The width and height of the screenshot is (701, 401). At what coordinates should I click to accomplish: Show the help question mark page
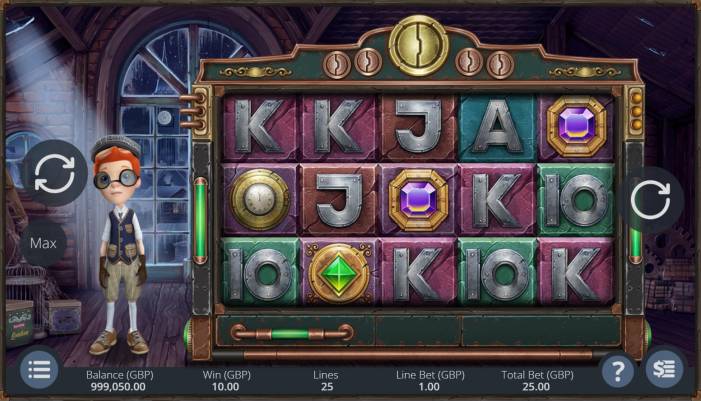[x=619, y=371]
